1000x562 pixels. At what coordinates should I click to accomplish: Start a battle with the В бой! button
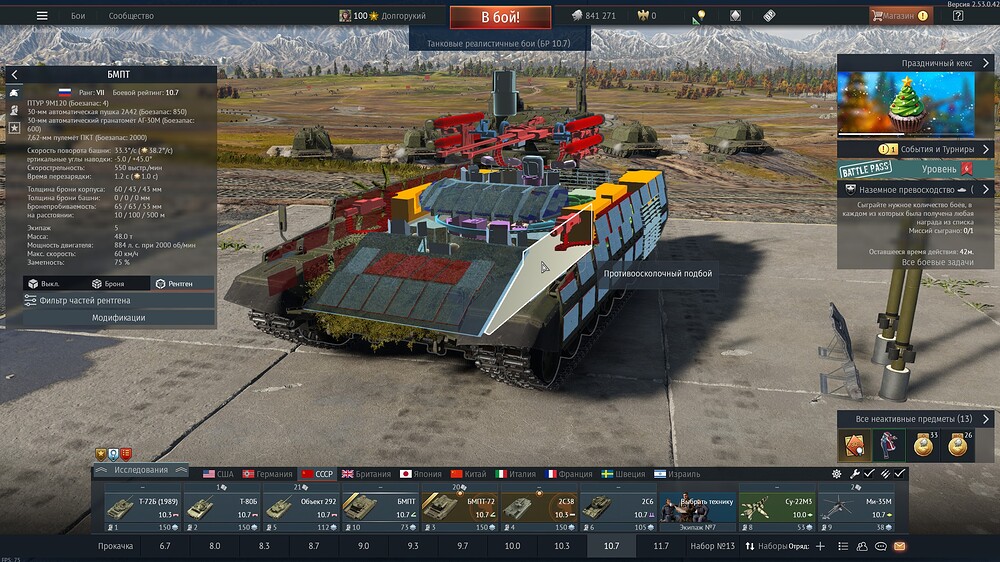500,17
